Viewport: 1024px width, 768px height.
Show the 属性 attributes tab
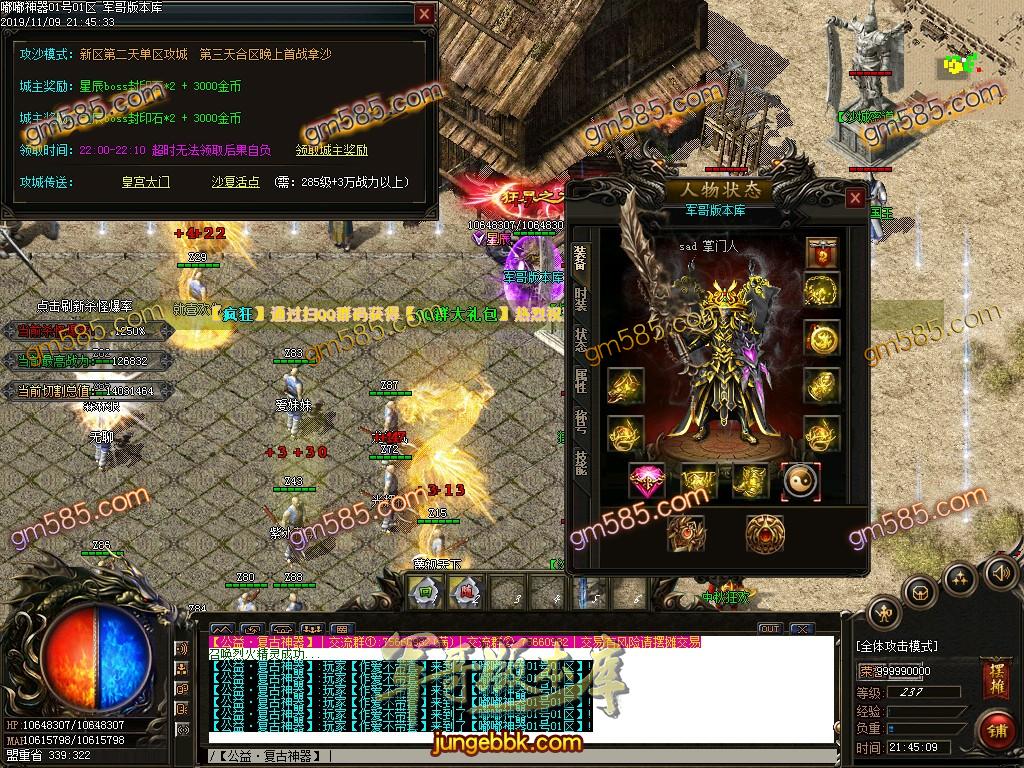tap(581, 380)
